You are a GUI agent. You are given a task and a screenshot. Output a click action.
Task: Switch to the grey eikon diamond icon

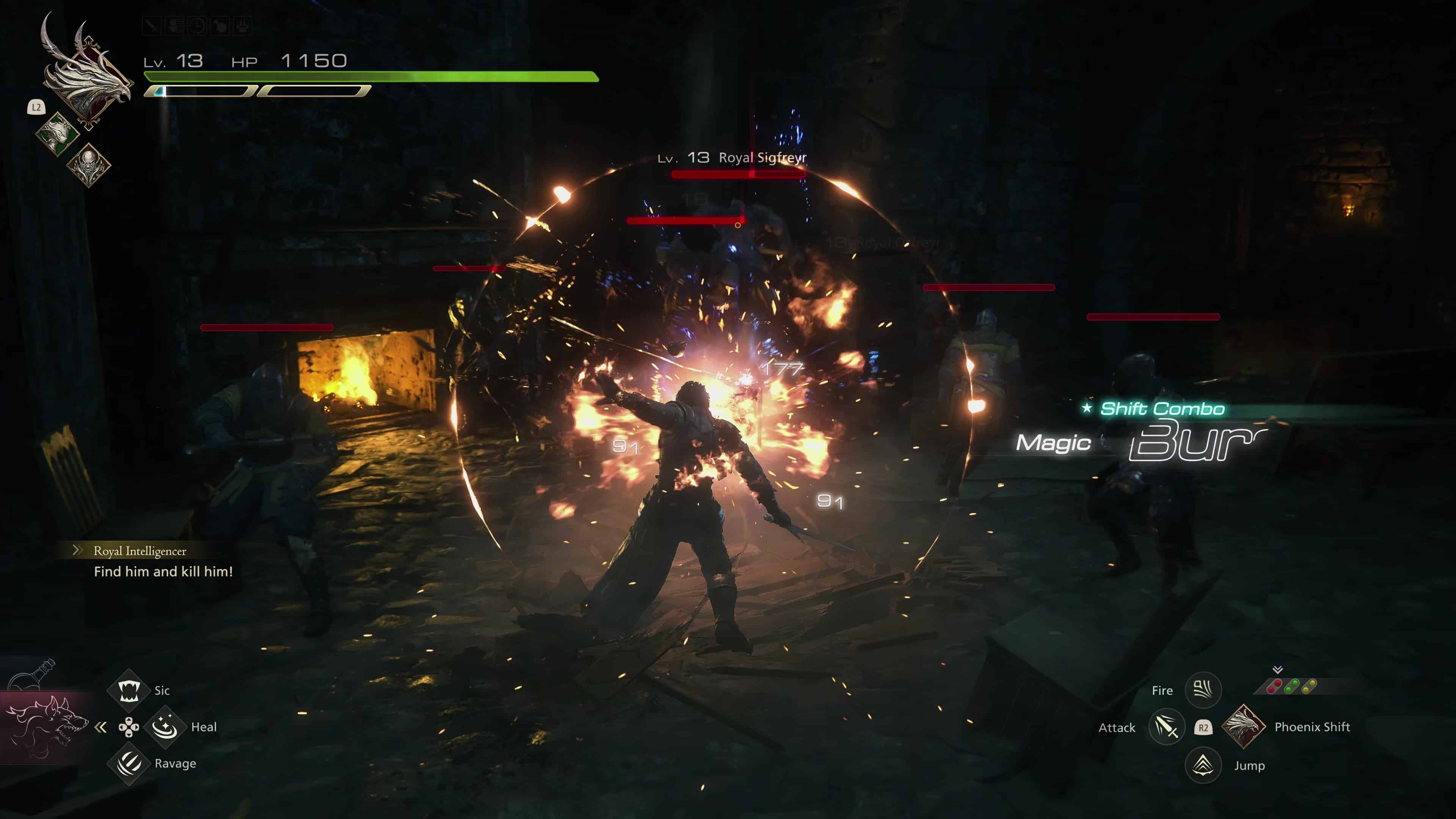pyautogui.click(x=88, y=164)
